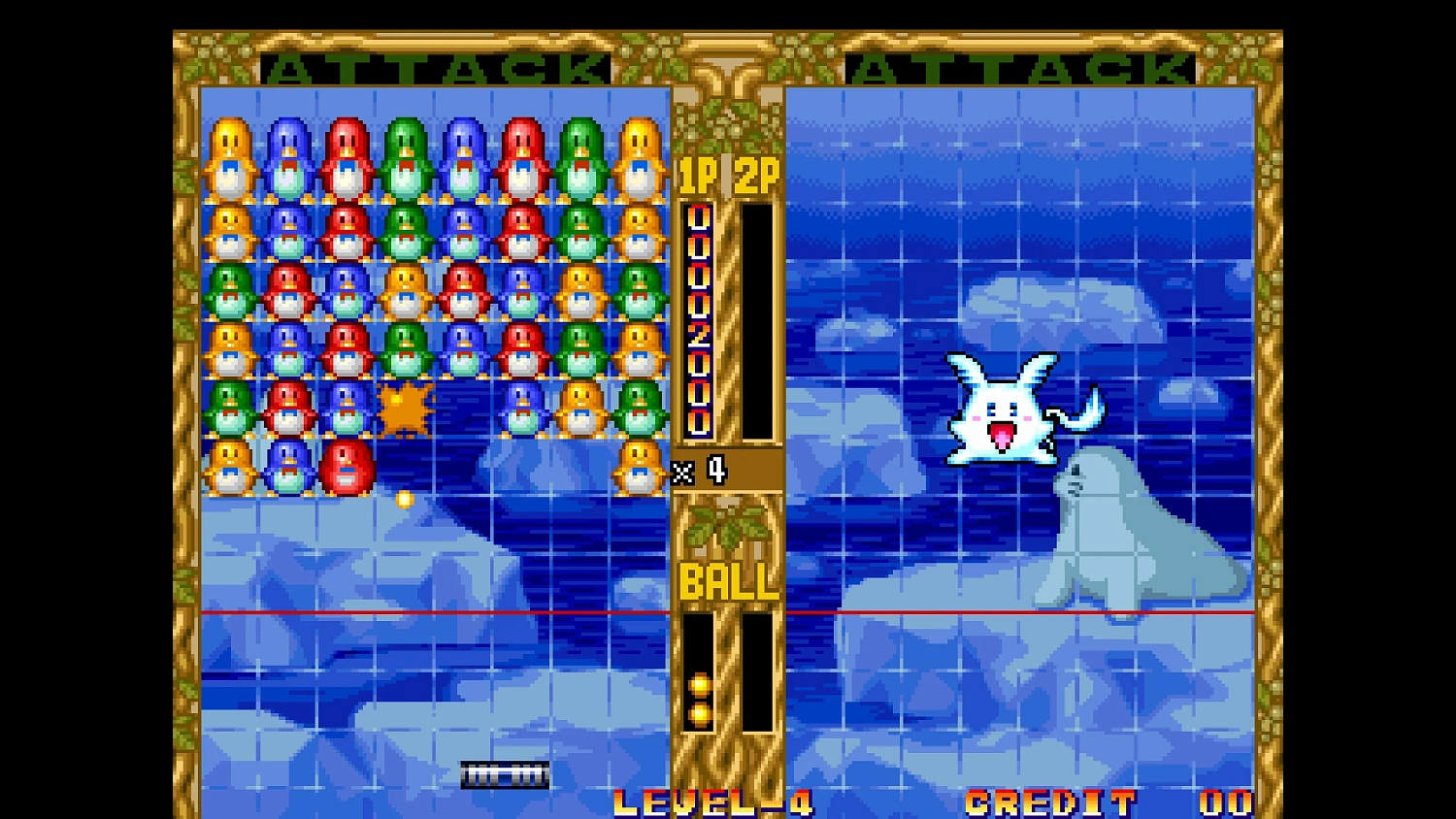Click the orange splat blob in the penguin grid
The height and width of the screenshot is (819, 1456).
[x=406, y=408]
